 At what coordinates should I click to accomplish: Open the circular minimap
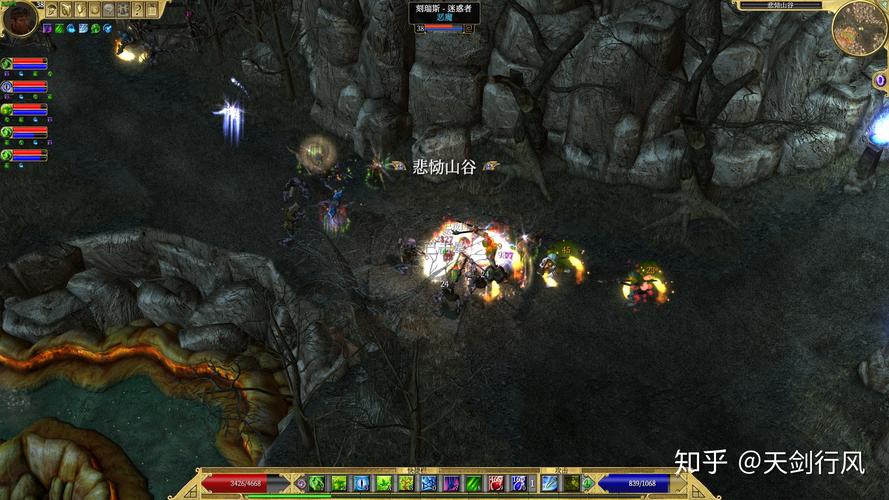[859, 28]
